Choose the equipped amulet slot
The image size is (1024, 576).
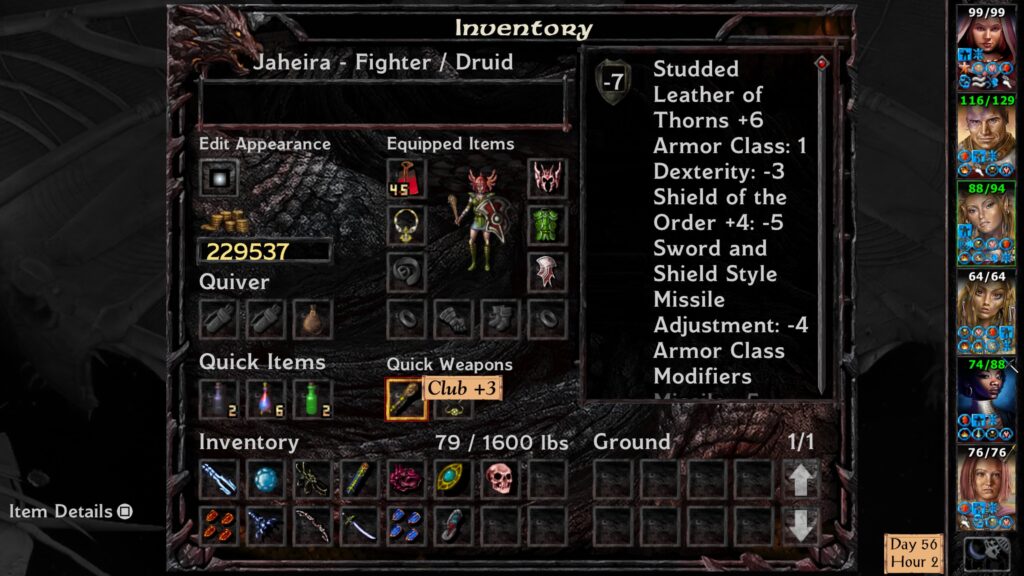(x=406, y=225)
